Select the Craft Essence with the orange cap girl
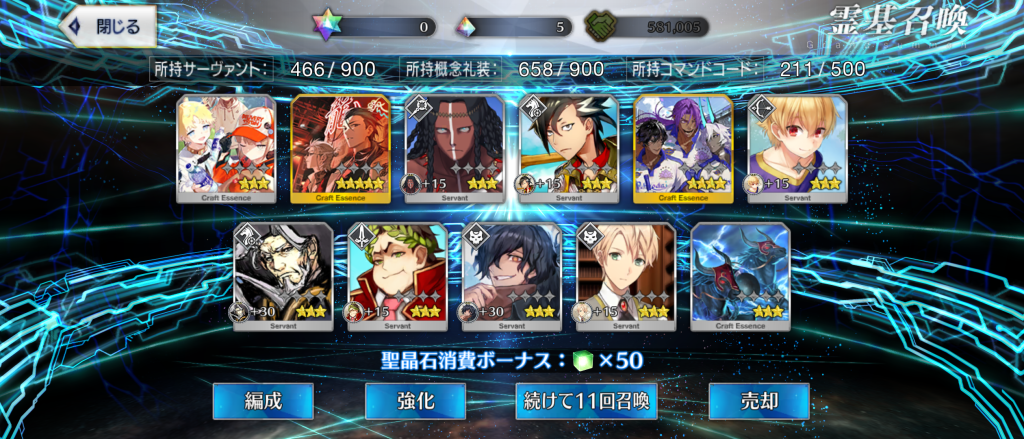The image size is (1024, 439). (x=225, y=148)
